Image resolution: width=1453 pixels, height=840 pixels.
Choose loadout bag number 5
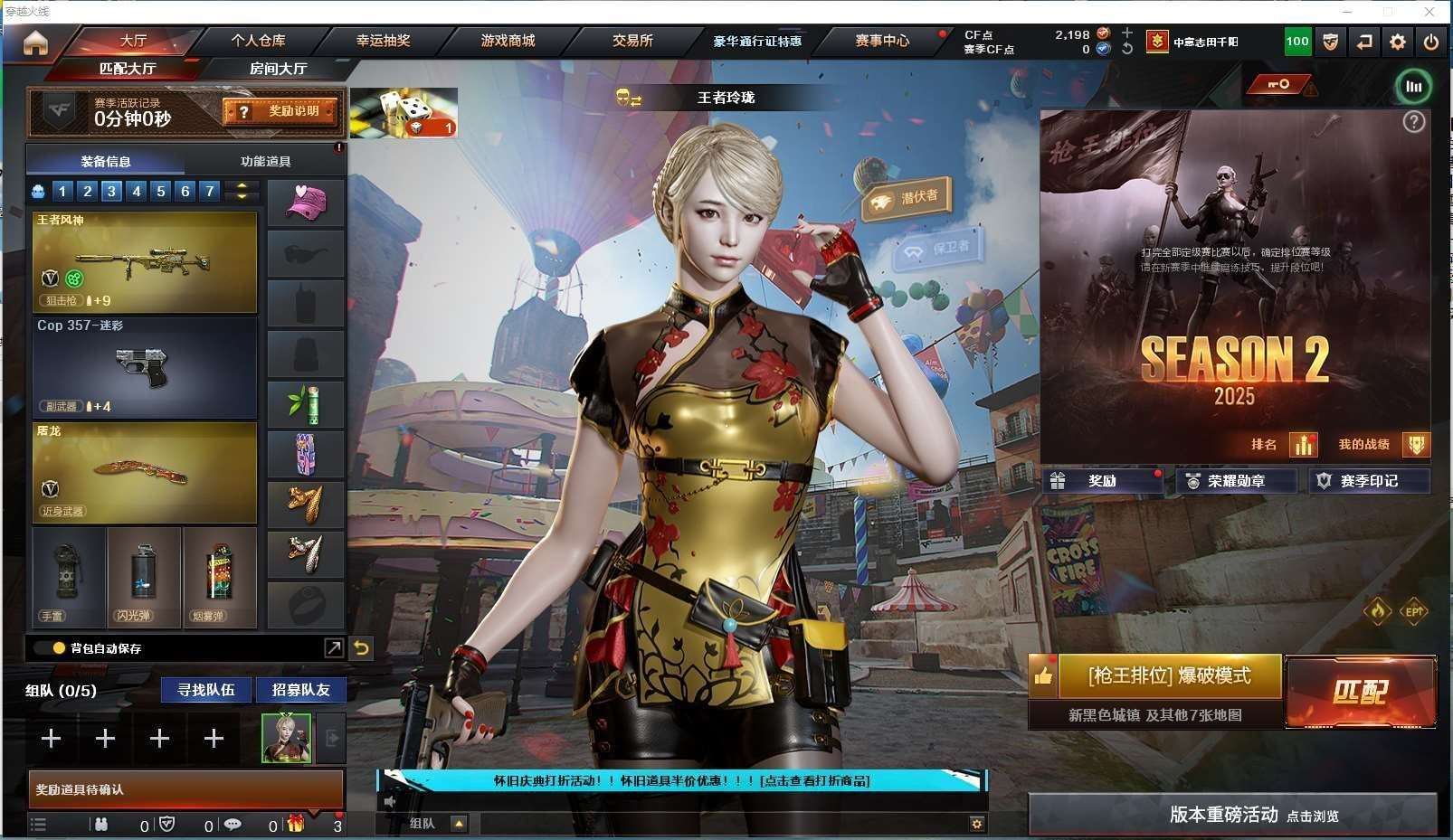tap(161, 191)
